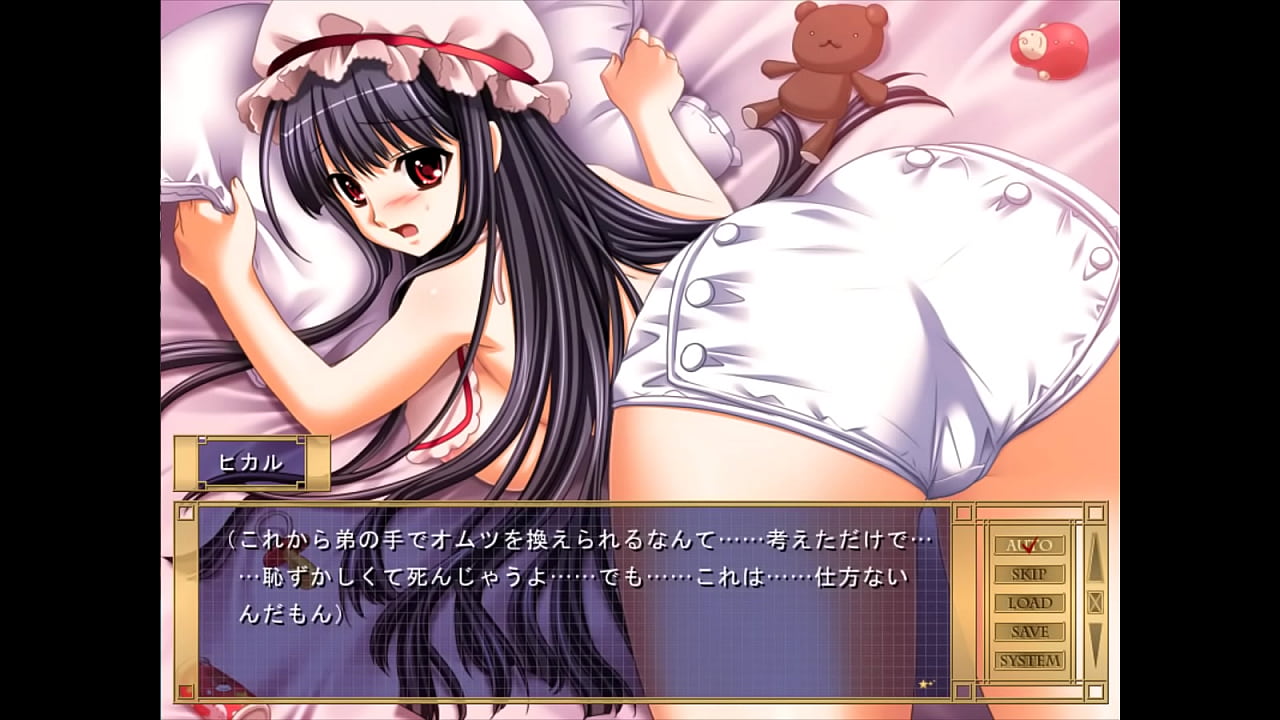Activate the SKIP button

click(x=1029, y=574)
